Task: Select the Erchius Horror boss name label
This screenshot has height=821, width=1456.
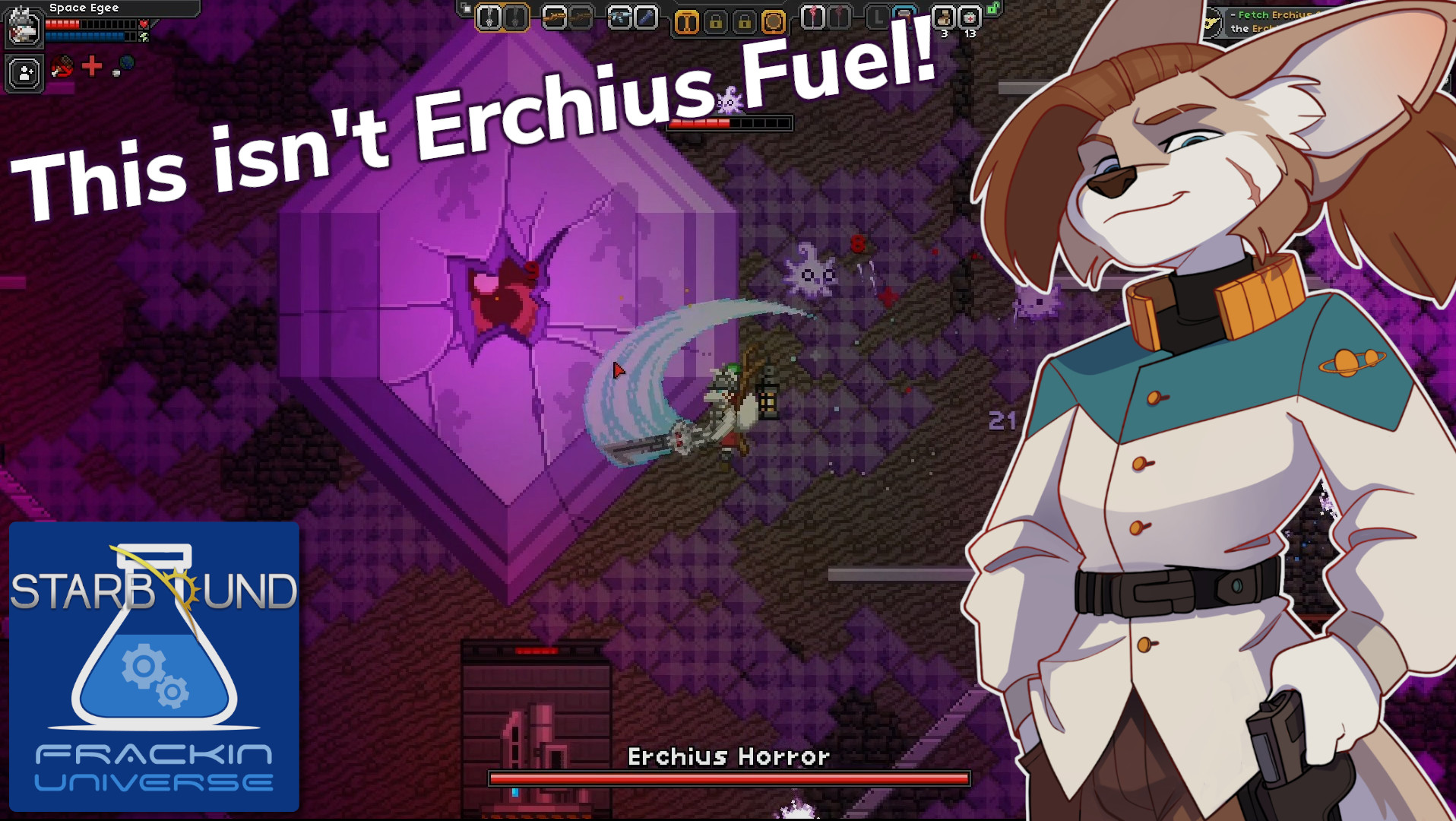Action: (x=730, y=756)
